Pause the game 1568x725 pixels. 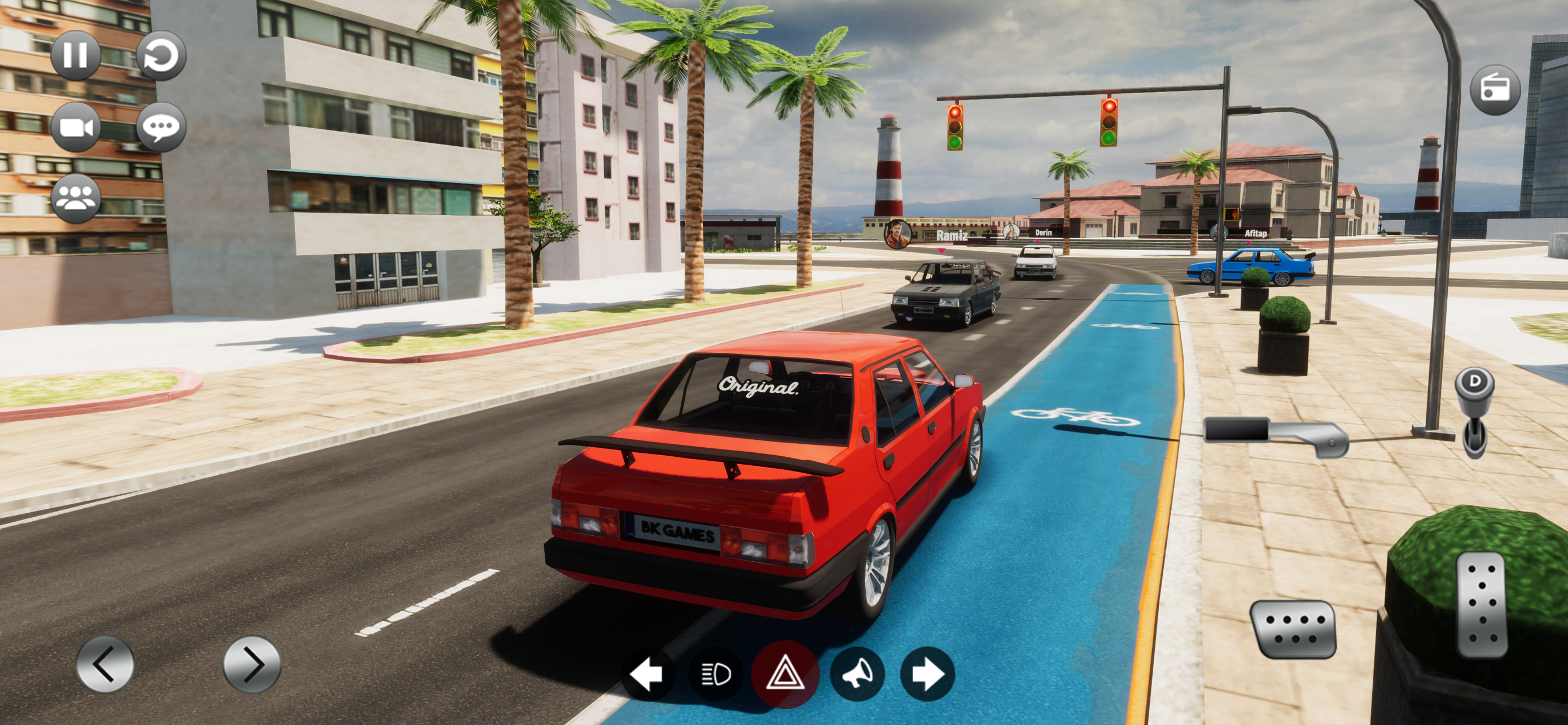click(76, 55)
